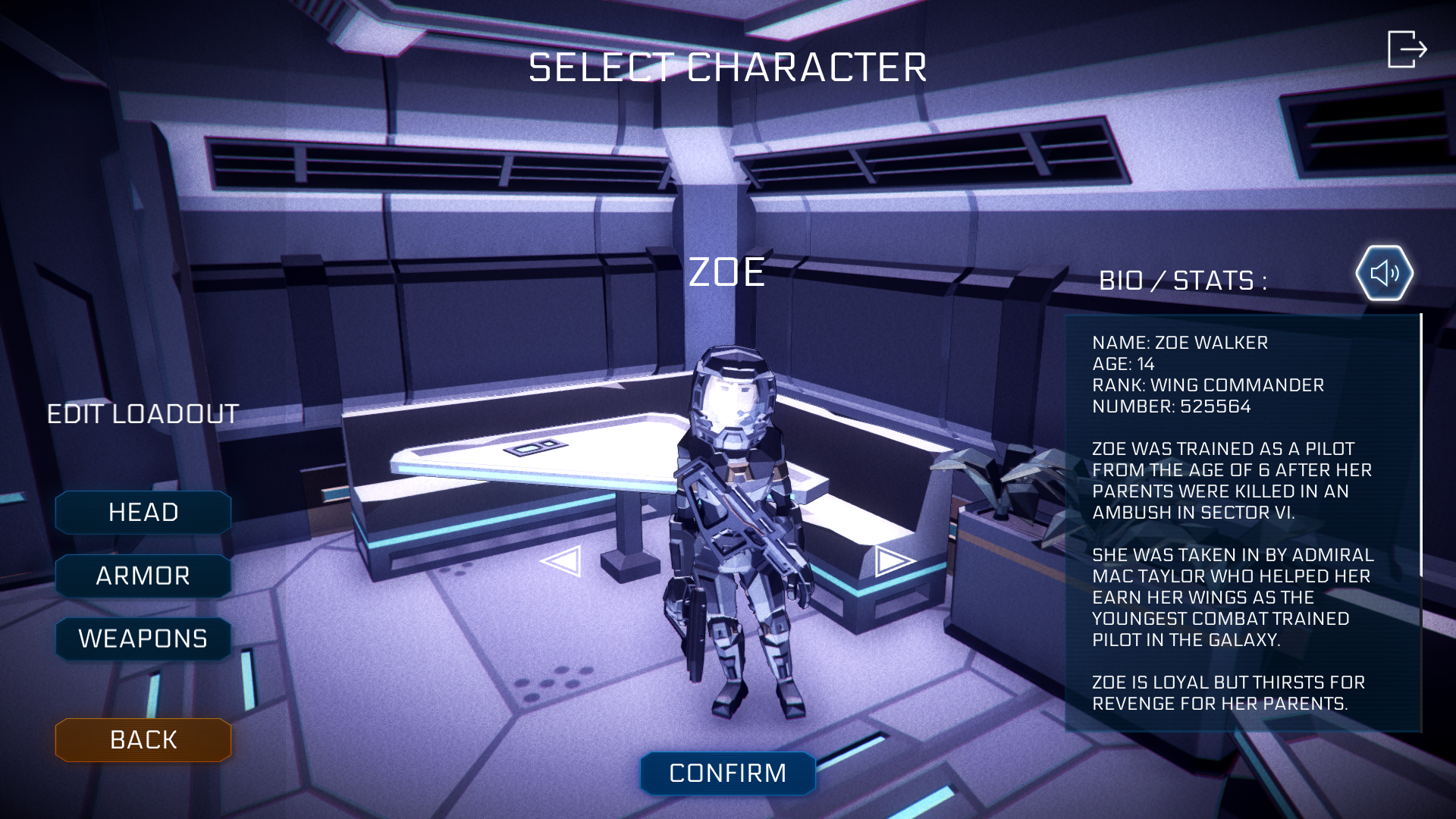Open the Head loadout editor

[143, 513]
